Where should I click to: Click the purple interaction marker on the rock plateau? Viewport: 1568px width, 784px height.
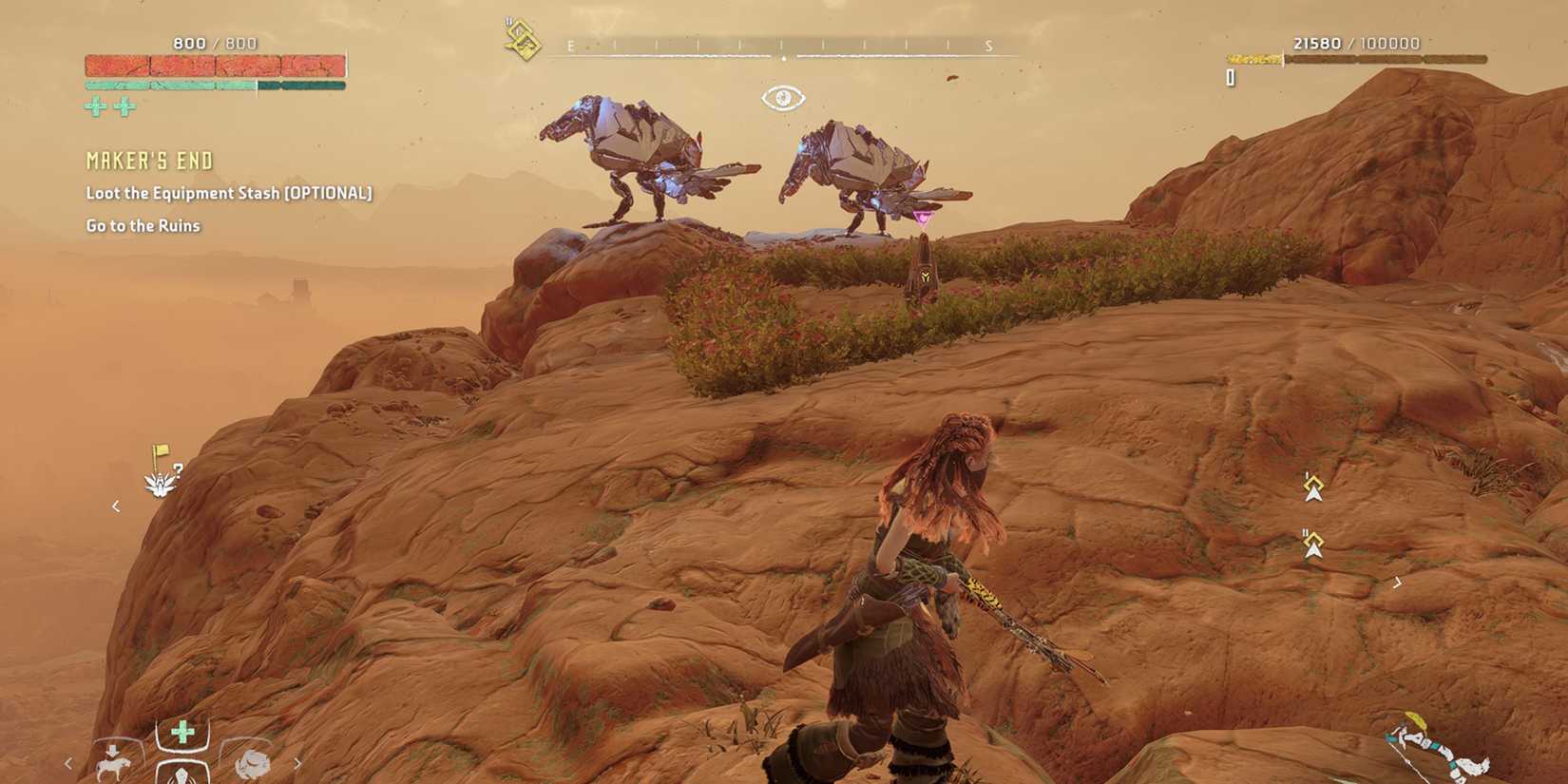tap(923, 217)
